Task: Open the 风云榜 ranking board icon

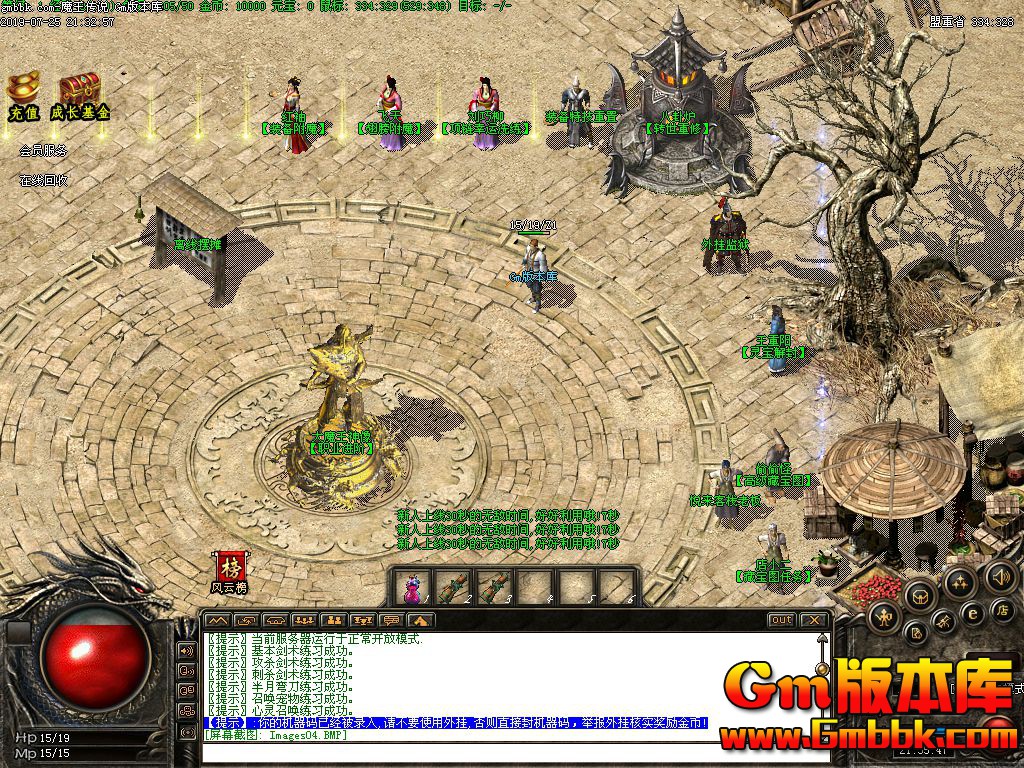Action: tap(231, 572)
